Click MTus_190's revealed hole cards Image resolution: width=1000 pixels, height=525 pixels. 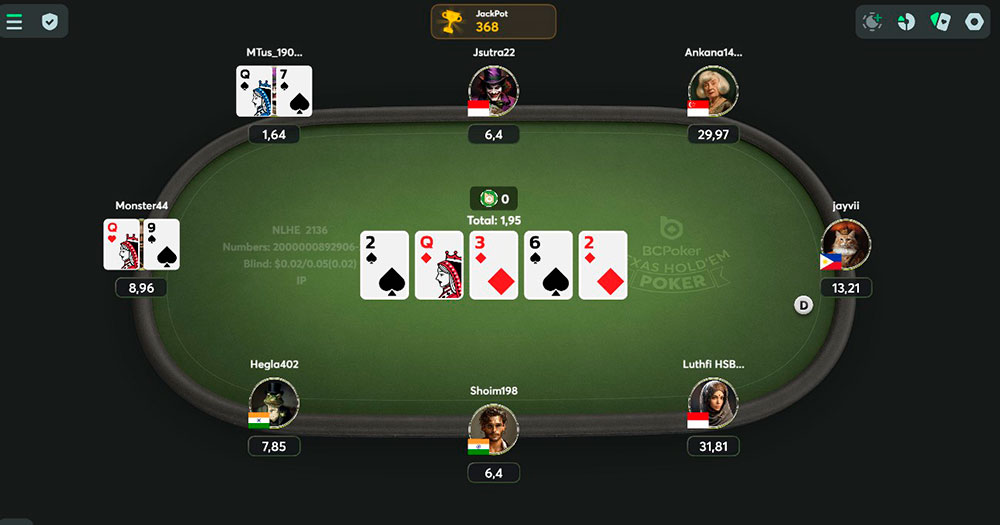pyautogui.click(x=274, y=91)
